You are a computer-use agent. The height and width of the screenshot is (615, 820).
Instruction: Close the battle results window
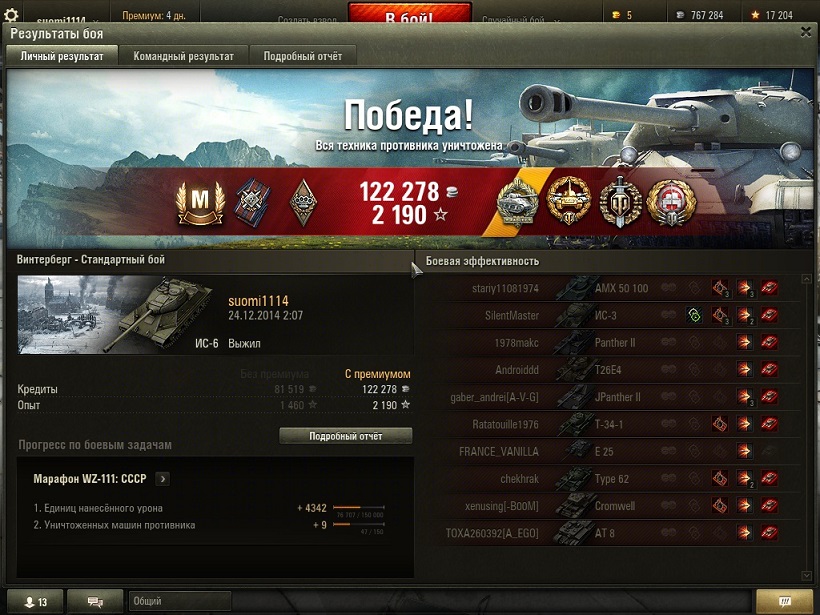806,32
